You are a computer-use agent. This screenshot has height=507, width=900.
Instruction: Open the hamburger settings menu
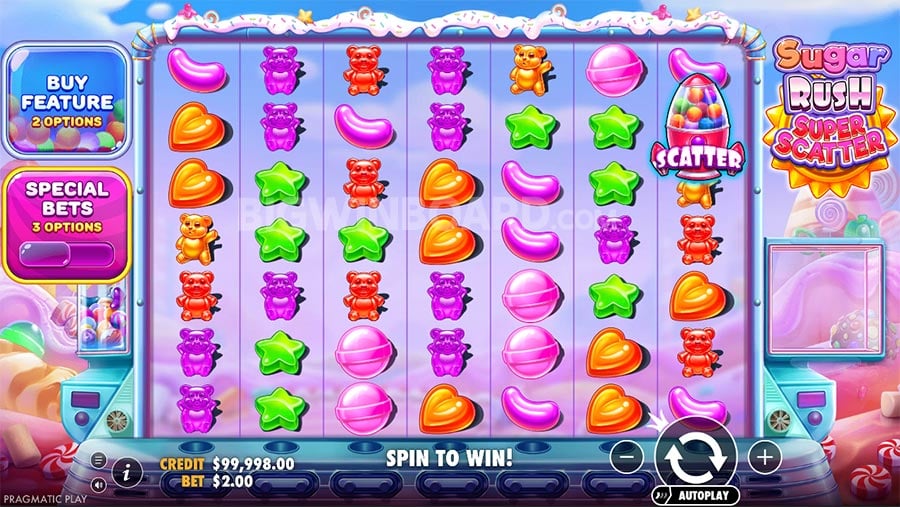click(x=98, y=460)
